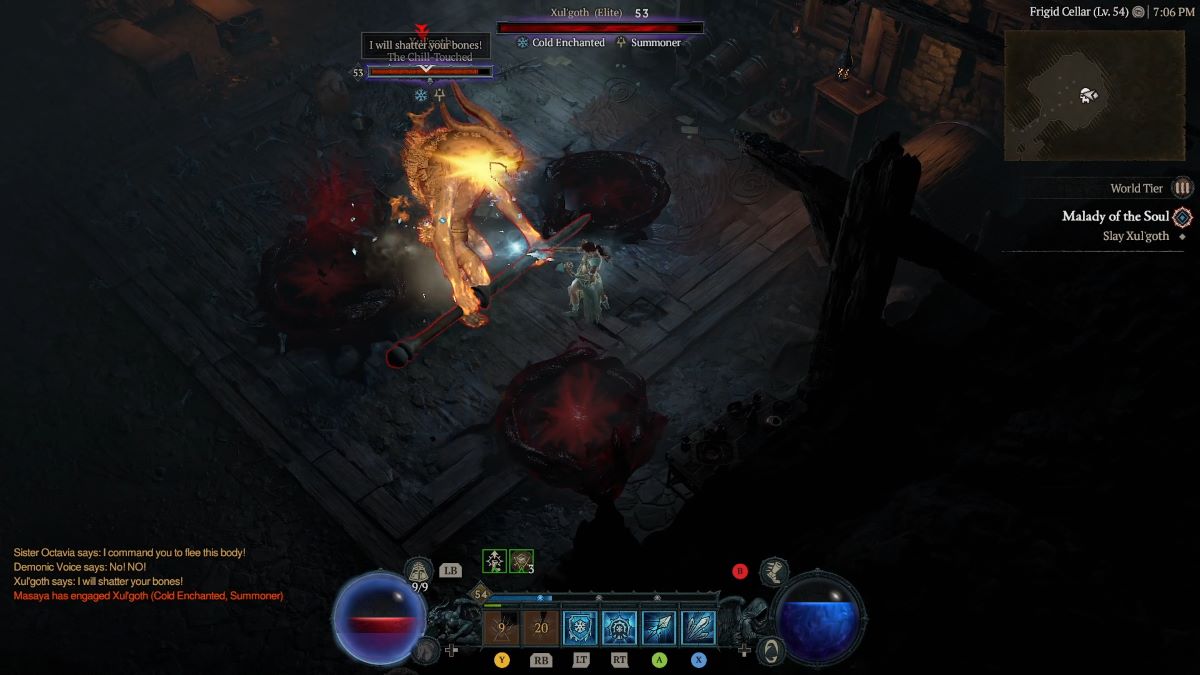Cast the frost nova skill with the spiked ring icon
The width and height of the screenshot is (1200, 675).
point(620,628)
